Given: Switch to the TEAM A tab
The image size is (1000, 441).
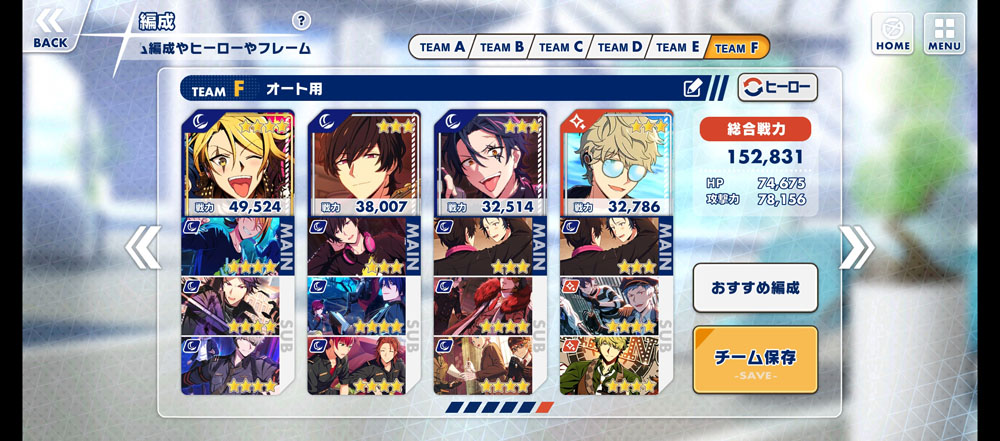Looking at the screenshot, I should (x=441, y=47).
